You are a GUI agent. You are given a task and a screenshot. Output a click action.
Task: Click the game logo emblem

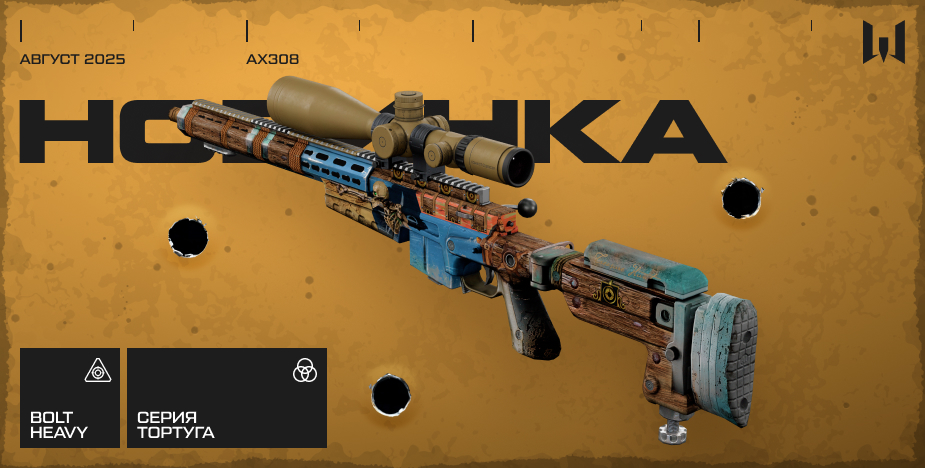coord(884,42)
